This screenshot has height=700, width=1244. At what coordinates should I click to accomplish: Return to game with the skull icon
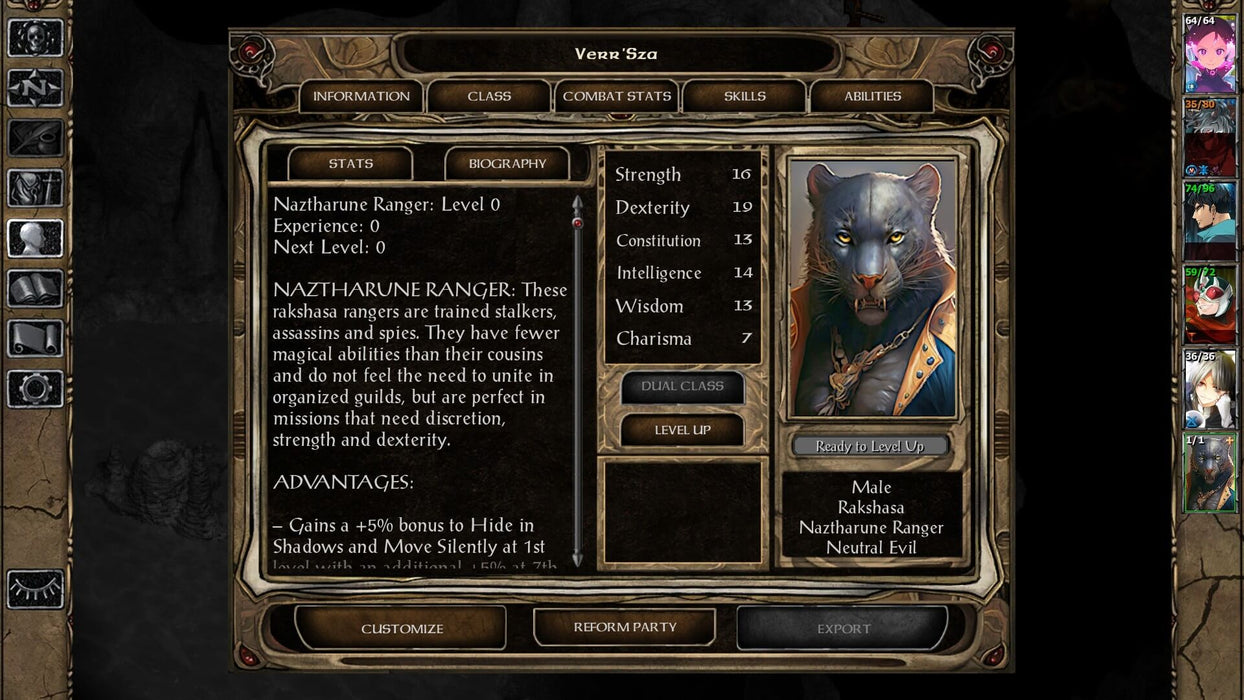36,38
